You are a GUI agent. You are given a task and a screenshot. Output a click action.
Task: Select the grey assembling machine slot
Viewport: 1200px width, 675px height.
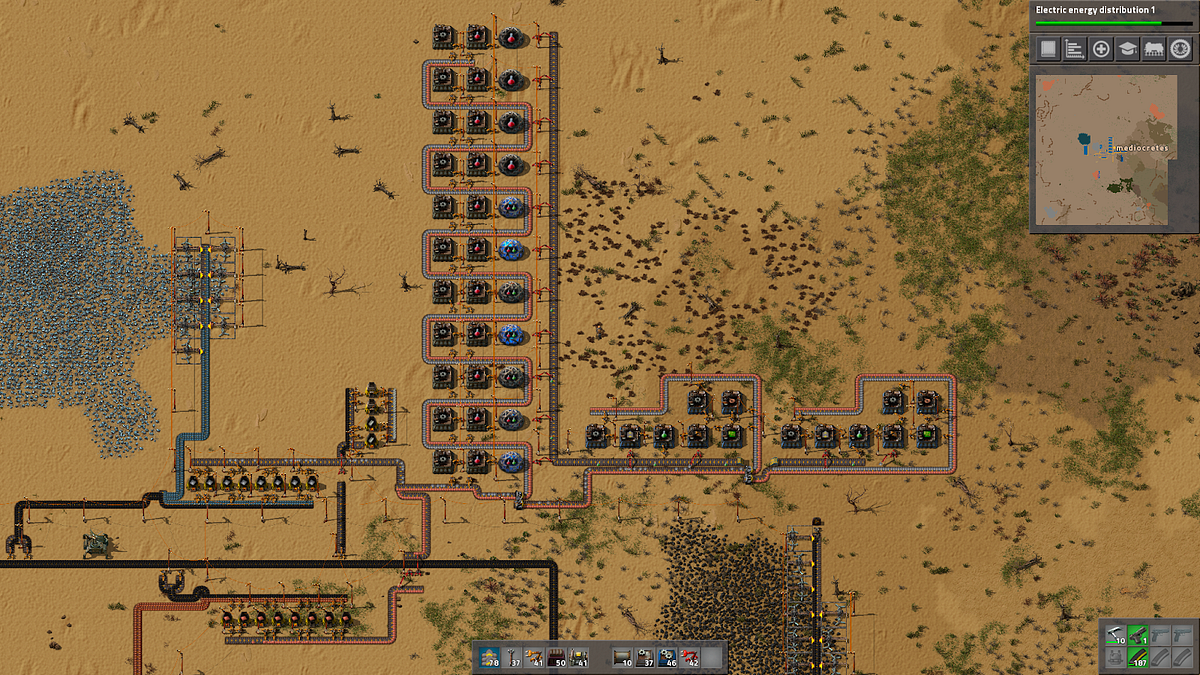pyautogui.click(x=645, y=656)
